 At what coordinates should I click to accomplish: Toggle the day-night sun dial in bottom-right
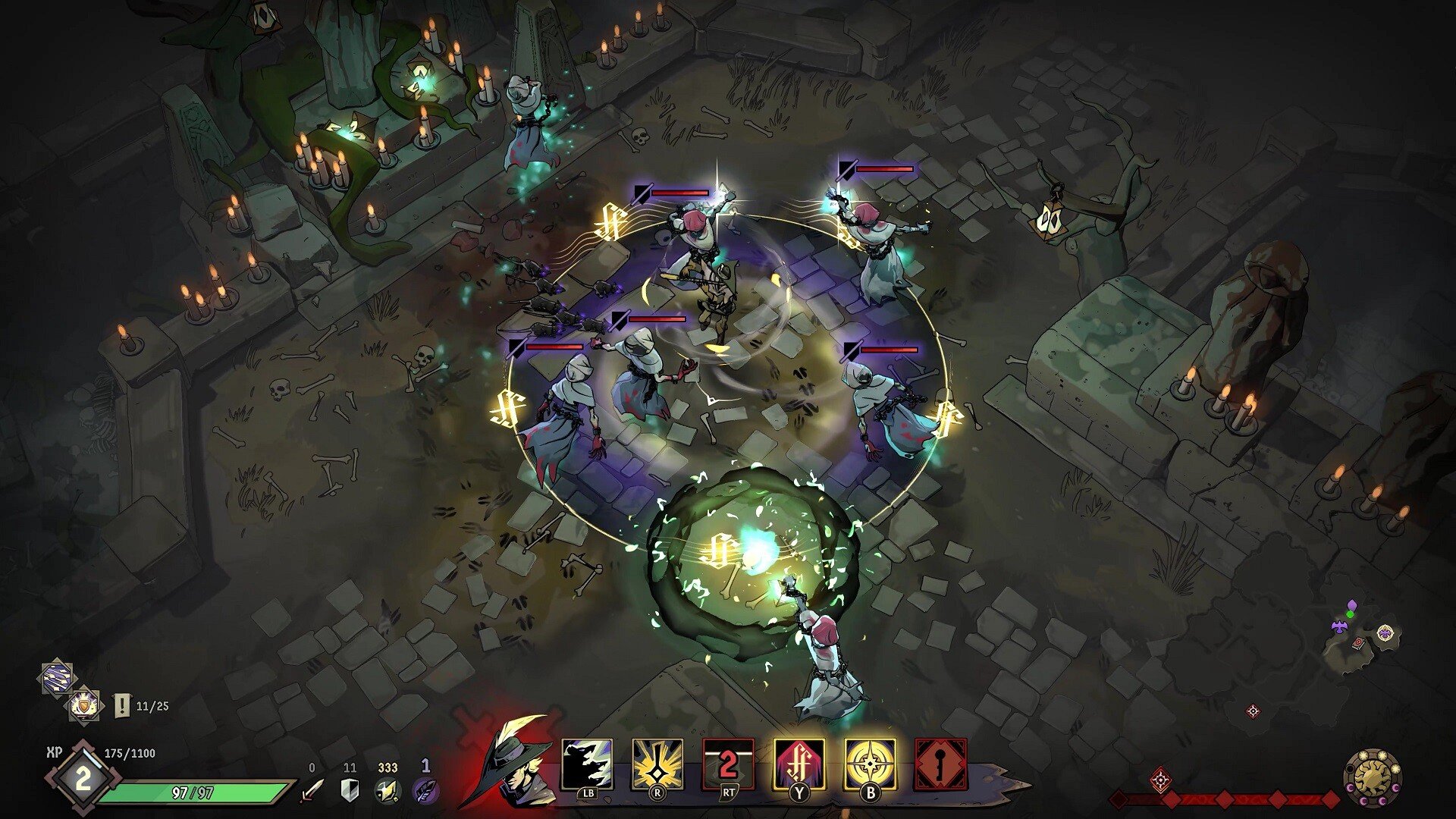1374,779
